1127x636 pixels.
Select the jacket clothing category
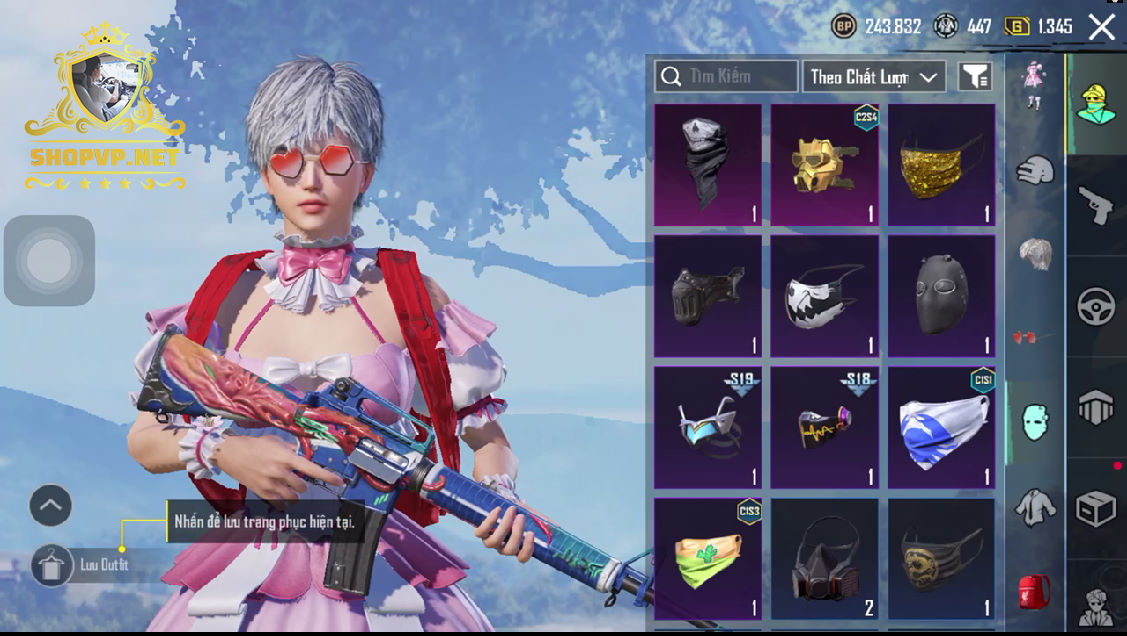coord(1035,507)
